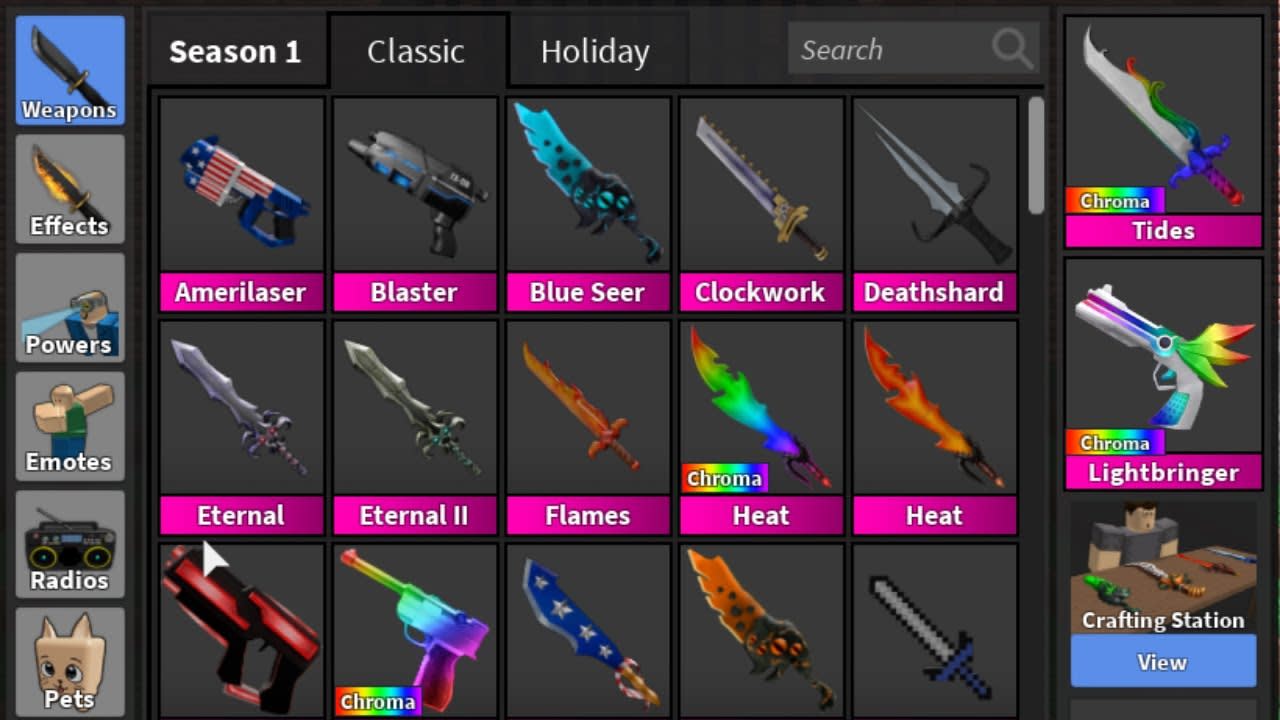Switch to the Season 1 tab
The height and width of the screenshot is (720, 1280).
[235, 52]
